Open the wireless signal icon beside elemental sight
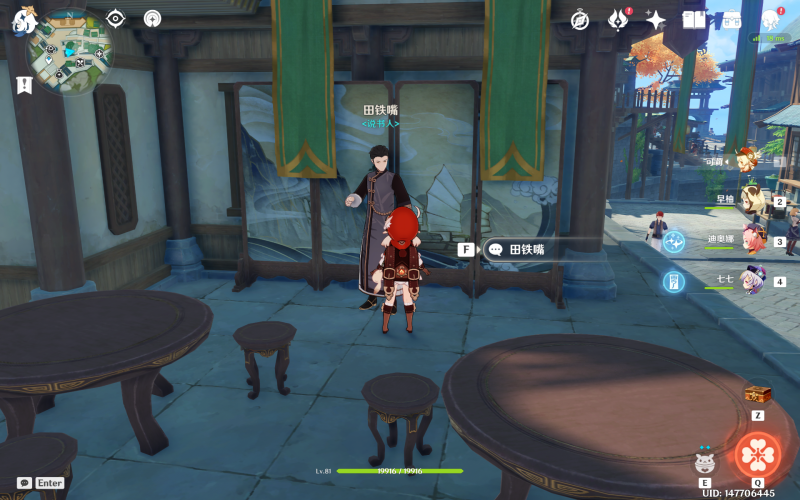 click(x=152, y=18)
